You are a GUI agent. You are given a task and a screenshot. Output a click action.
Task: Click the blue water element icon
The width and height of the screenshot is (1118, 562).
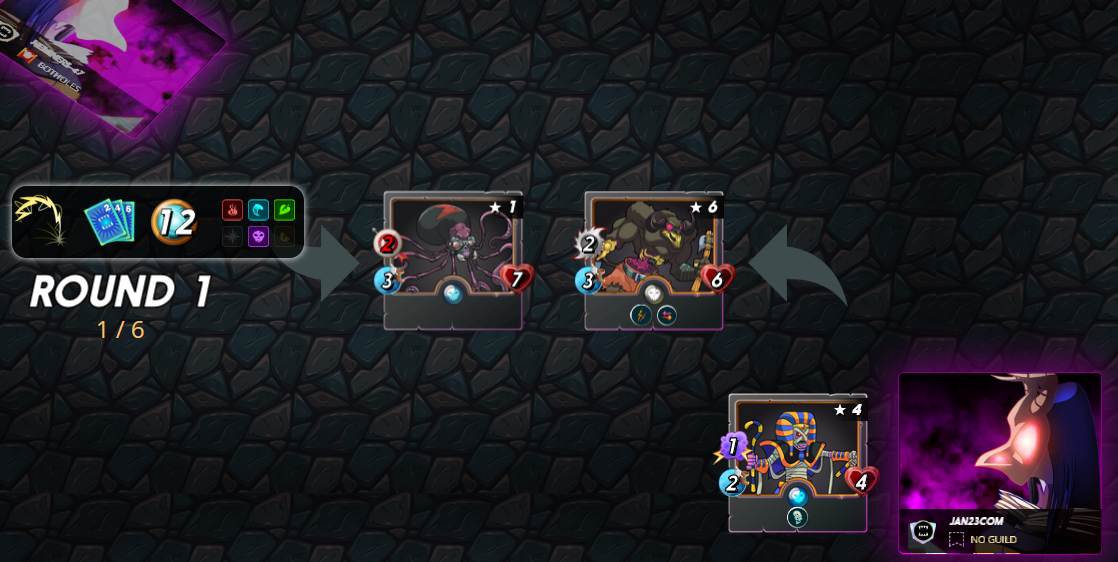258,210
